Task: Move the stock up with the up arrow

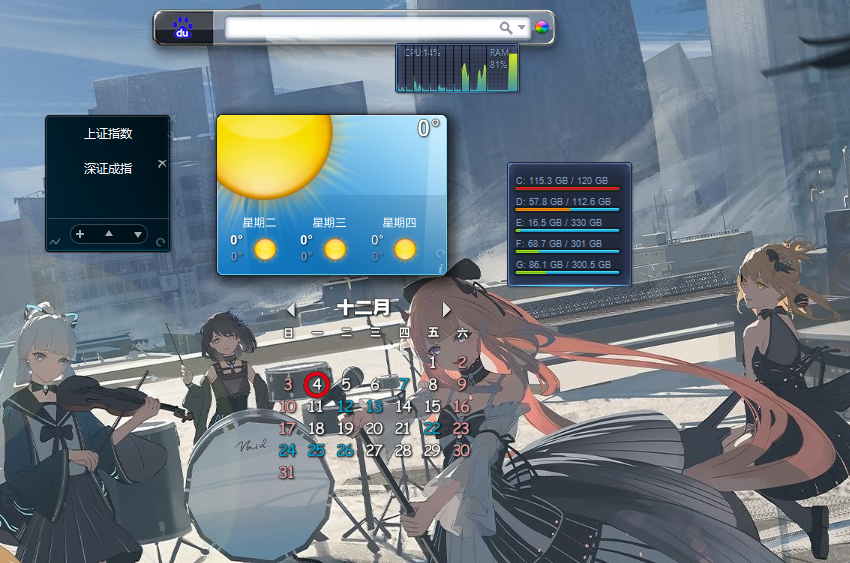Action: click(x=109, y=234)
